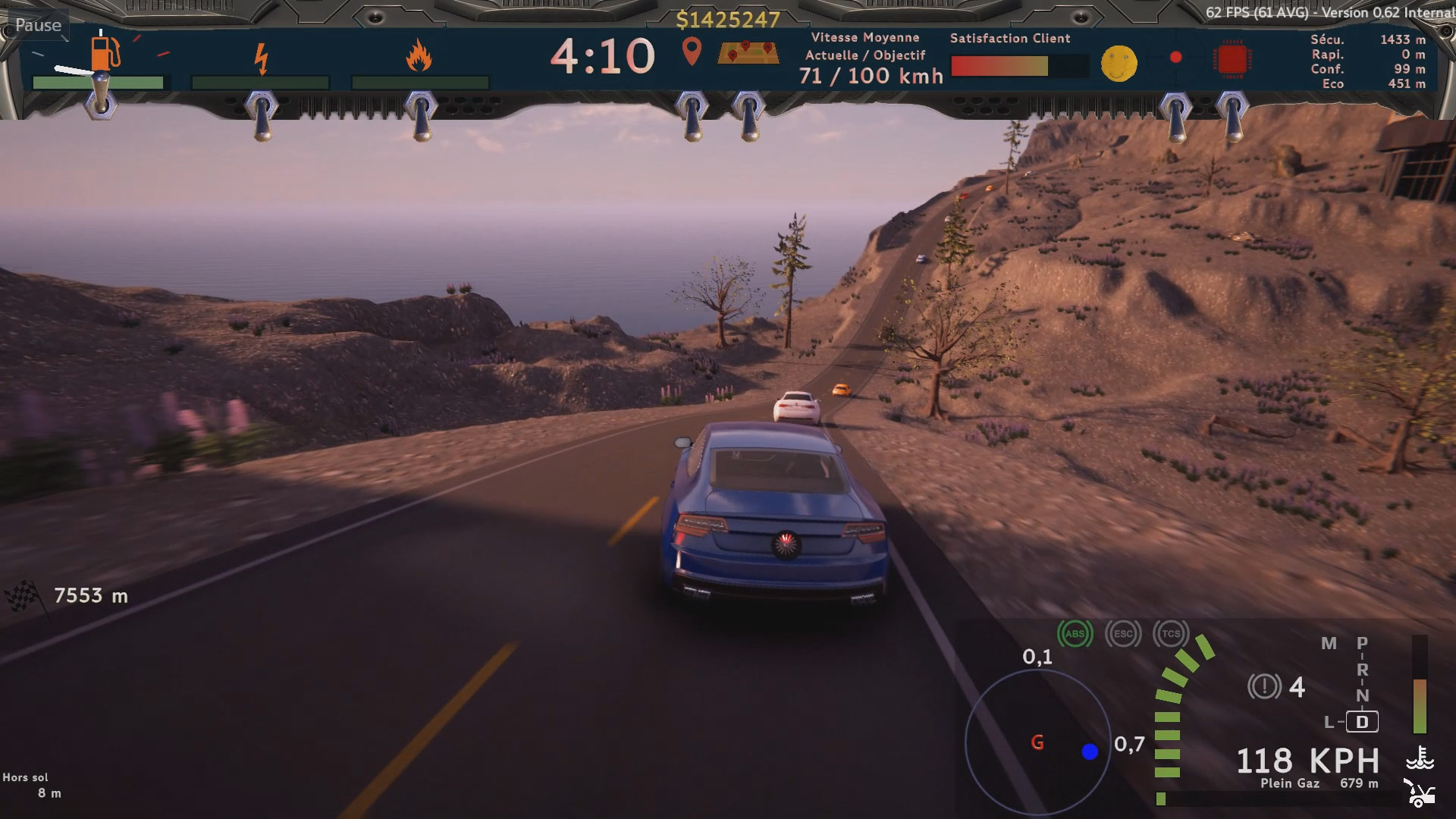Toggle the TCS traction control indicator
The width and height of the screenshot is (1456, 819).
1171,634
